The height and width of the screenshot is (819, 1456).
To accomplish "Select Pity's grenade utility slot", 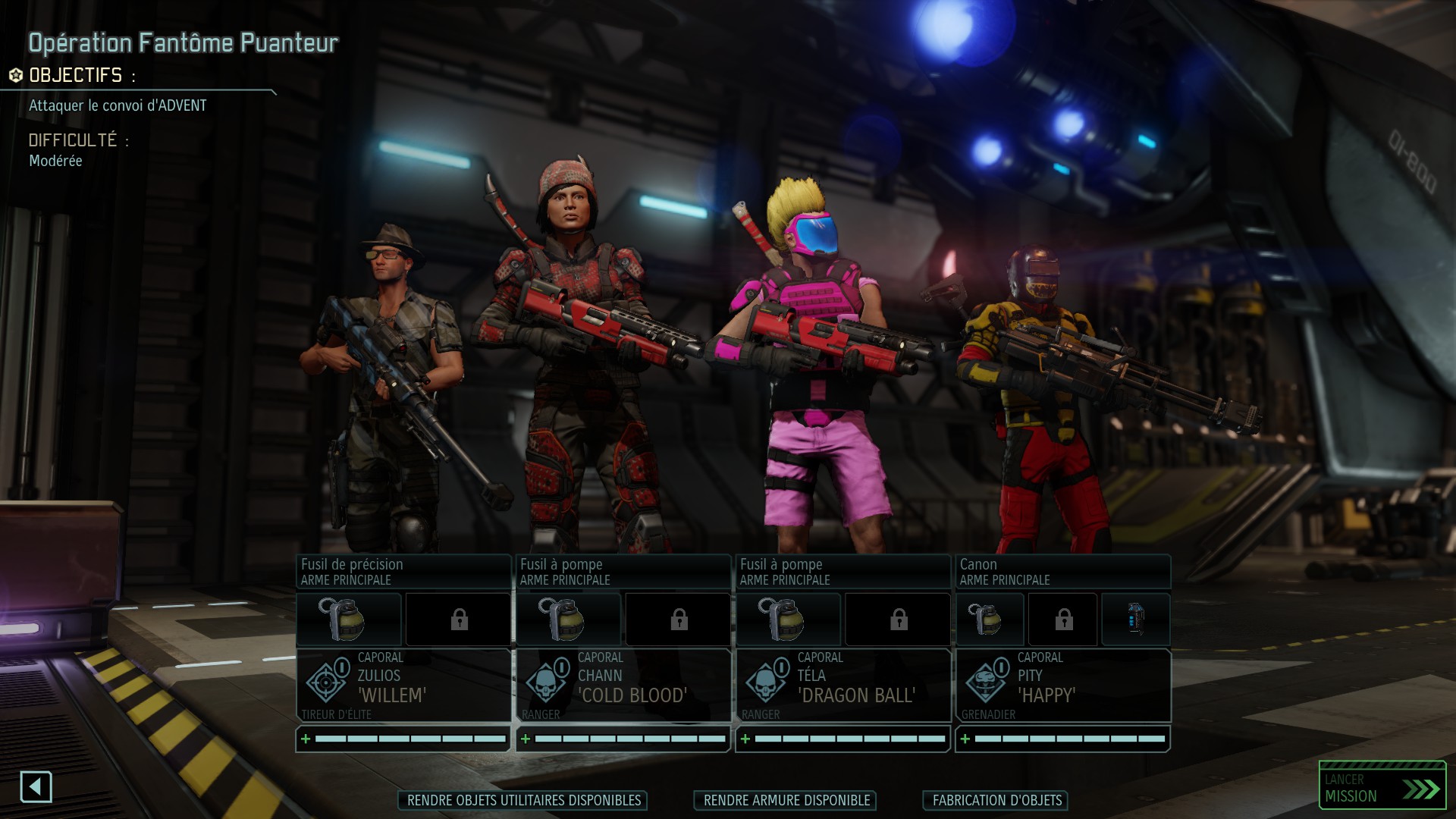I will click(990, 620).
